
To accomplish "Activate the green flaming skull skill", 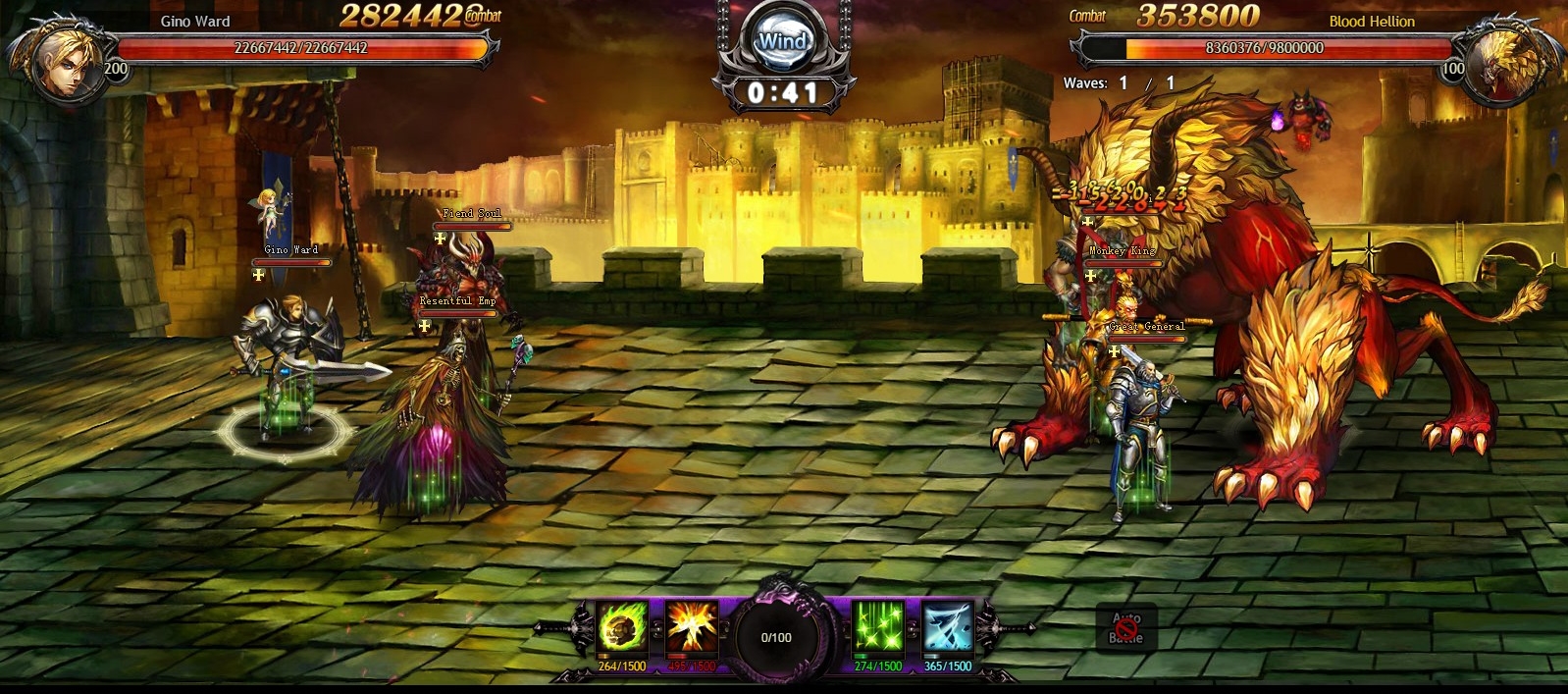I will [x=622, y=627].
